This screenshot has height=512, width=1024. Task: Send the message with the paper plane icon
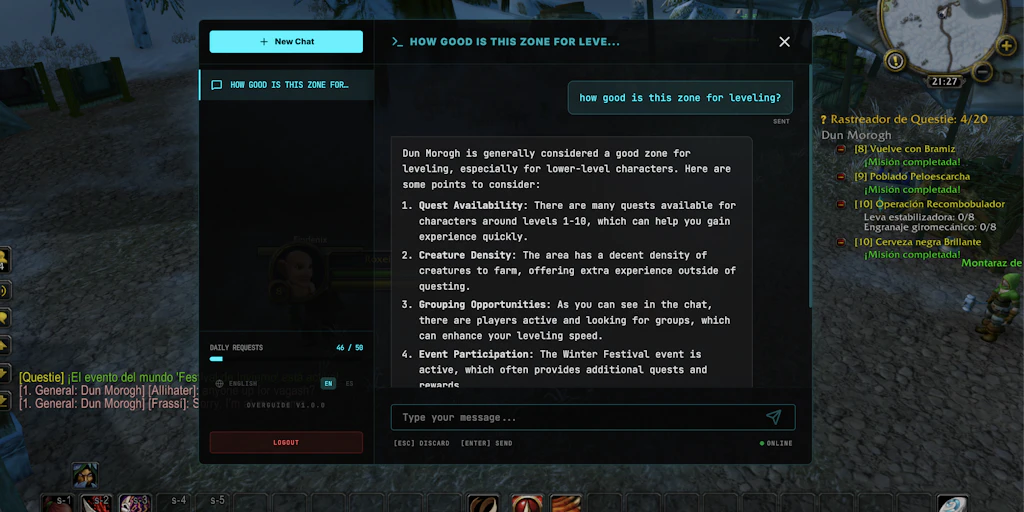(773, 417)
